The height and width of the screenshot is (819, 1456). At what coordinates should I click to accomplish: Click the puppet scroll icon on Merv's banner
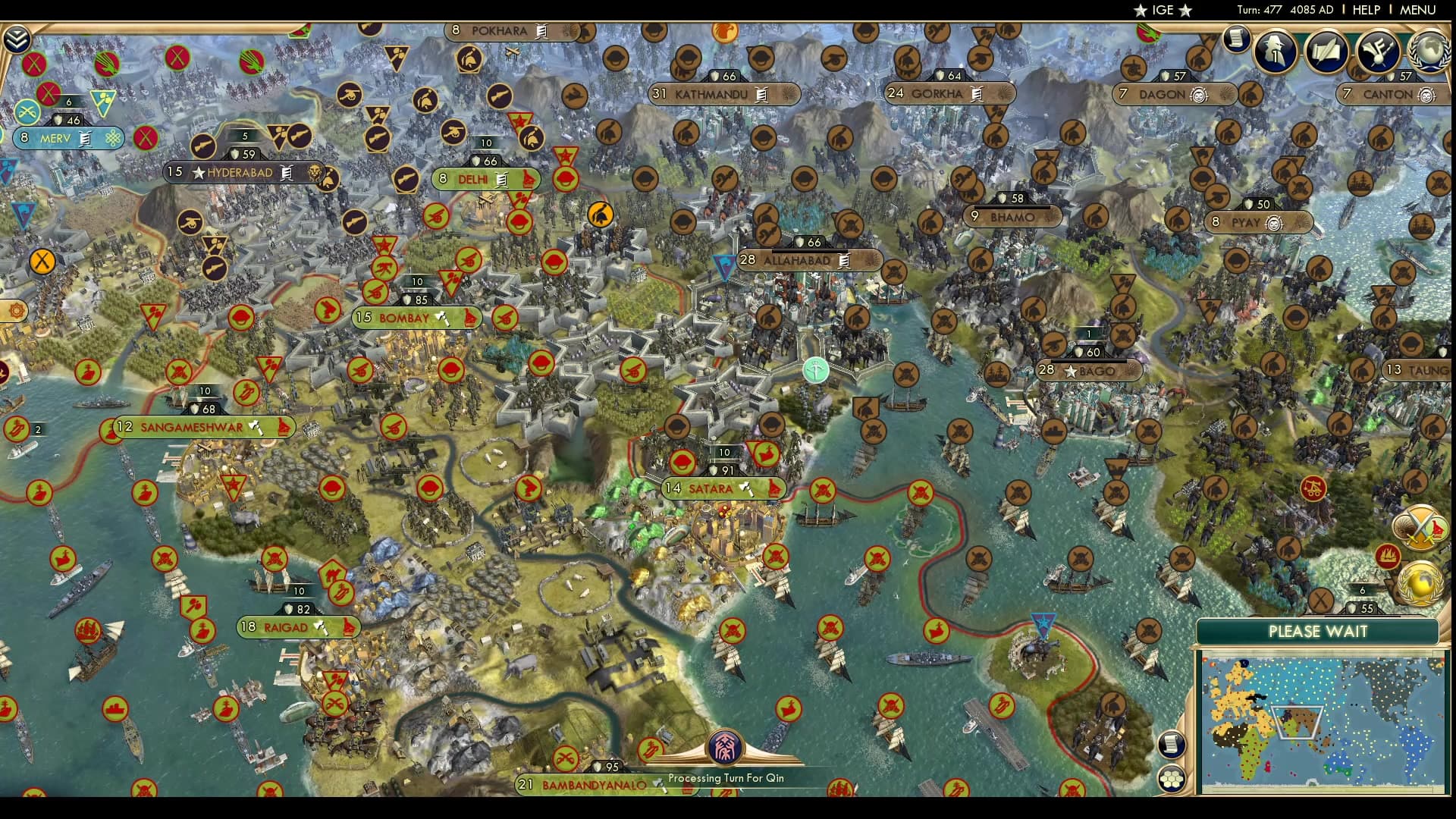pyautogui.click(x=85, y=140)
